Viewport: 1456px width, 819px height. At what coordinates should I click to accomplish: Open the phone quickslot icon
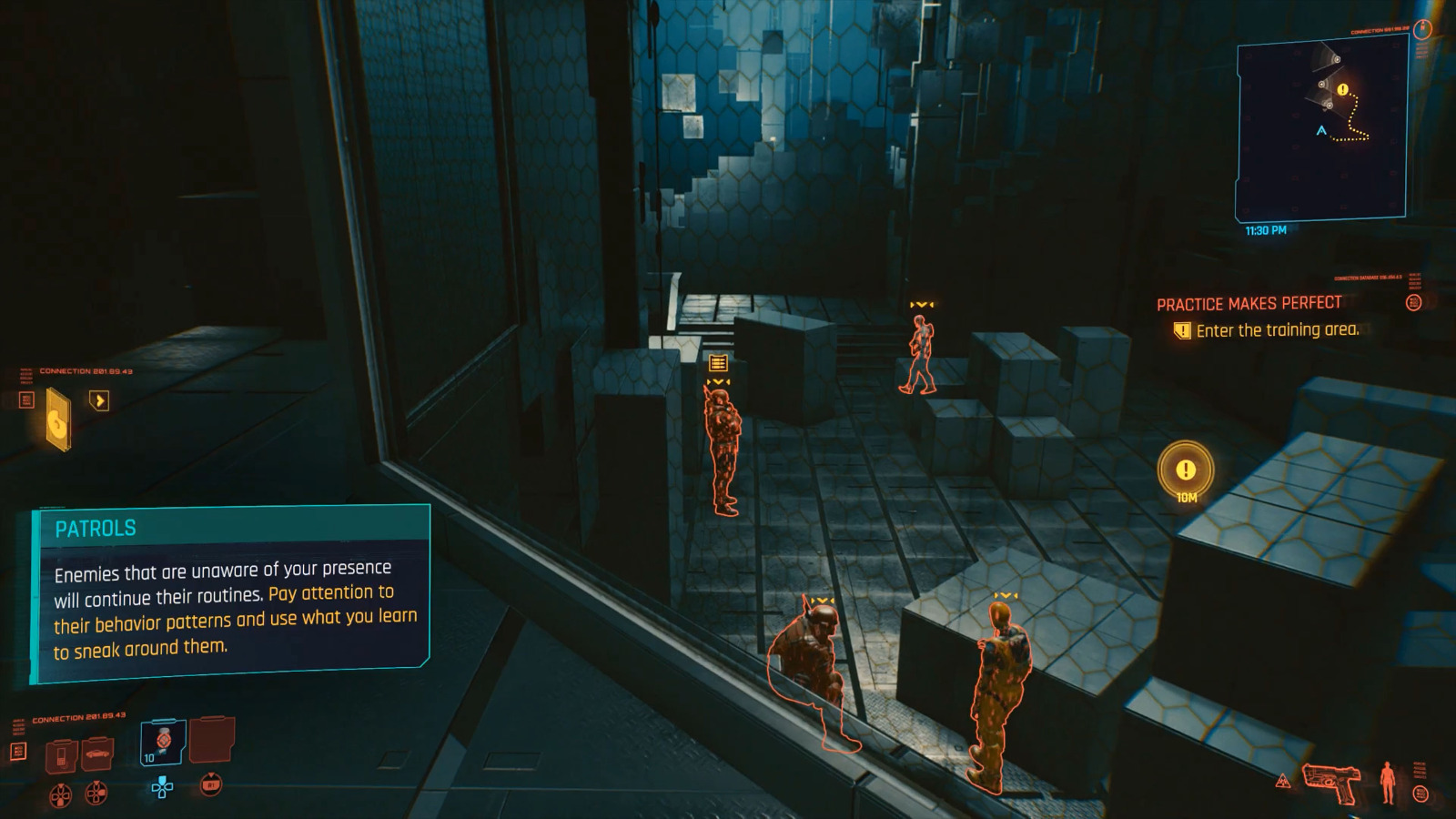pos(62,754)
